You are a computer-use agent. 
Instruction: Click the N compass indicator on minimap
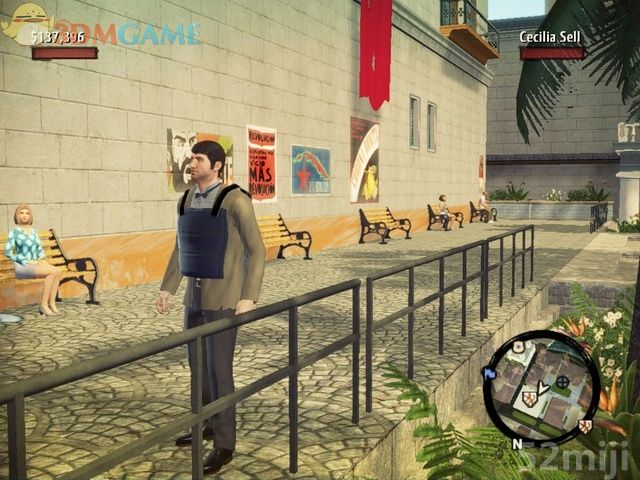pos(517,442)
